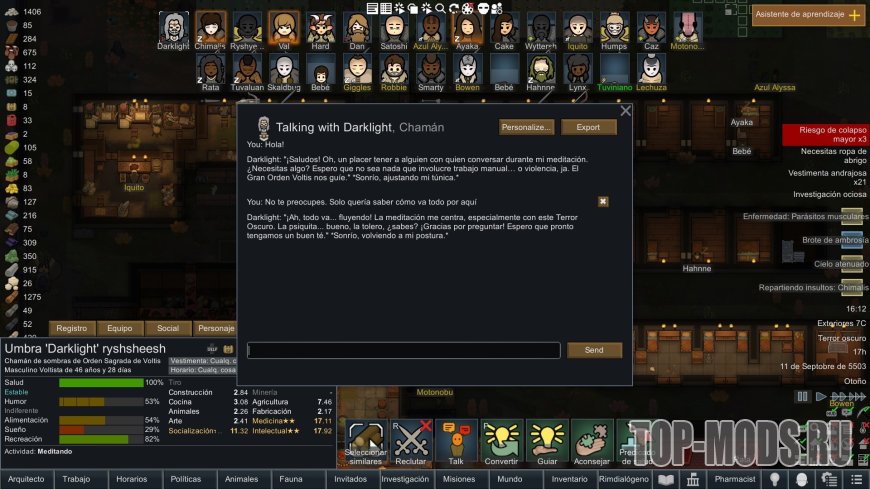870x489 pixels.
Task: Choose the Convertir ability
Action: pyautogui.click(x=503, y=443)
